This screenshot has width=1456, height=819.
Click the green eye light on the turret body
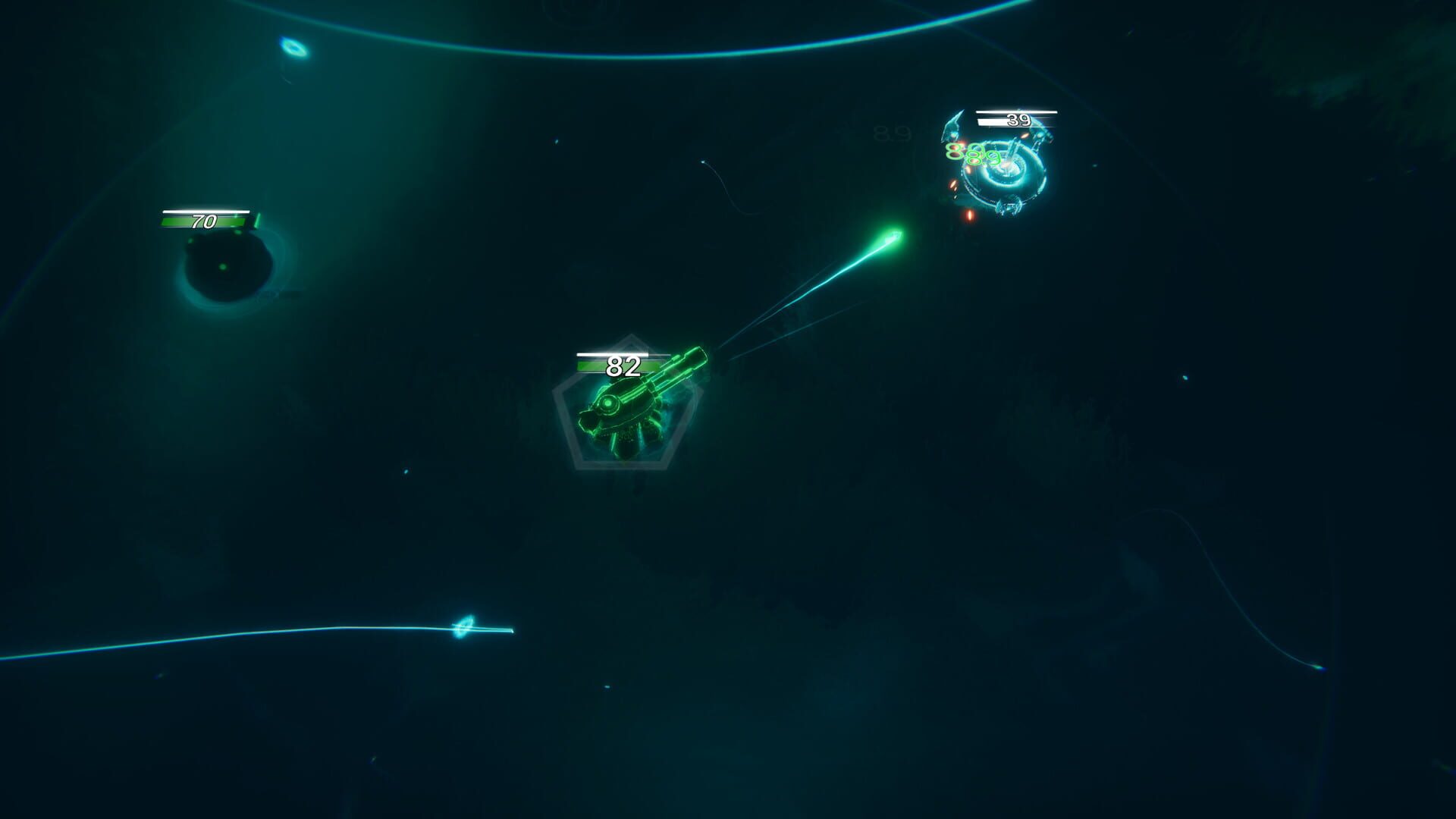[x=607, y=403]
